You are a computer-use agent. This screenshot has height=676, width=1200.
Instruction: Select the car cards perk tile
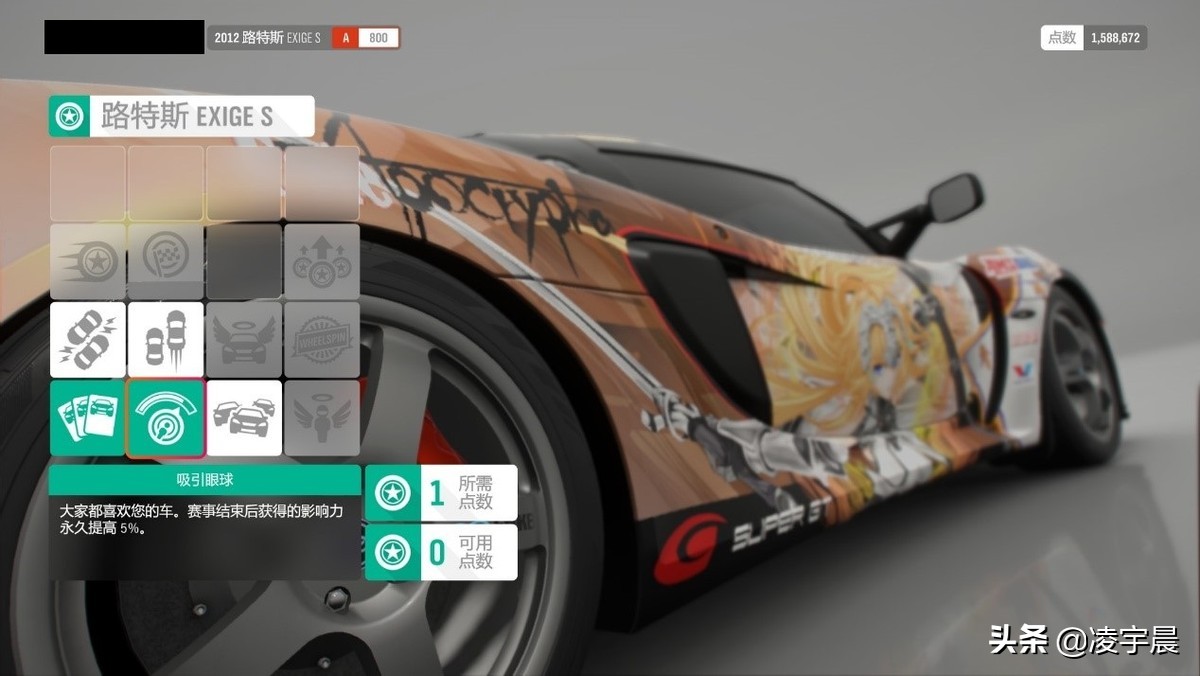(88, 417)
